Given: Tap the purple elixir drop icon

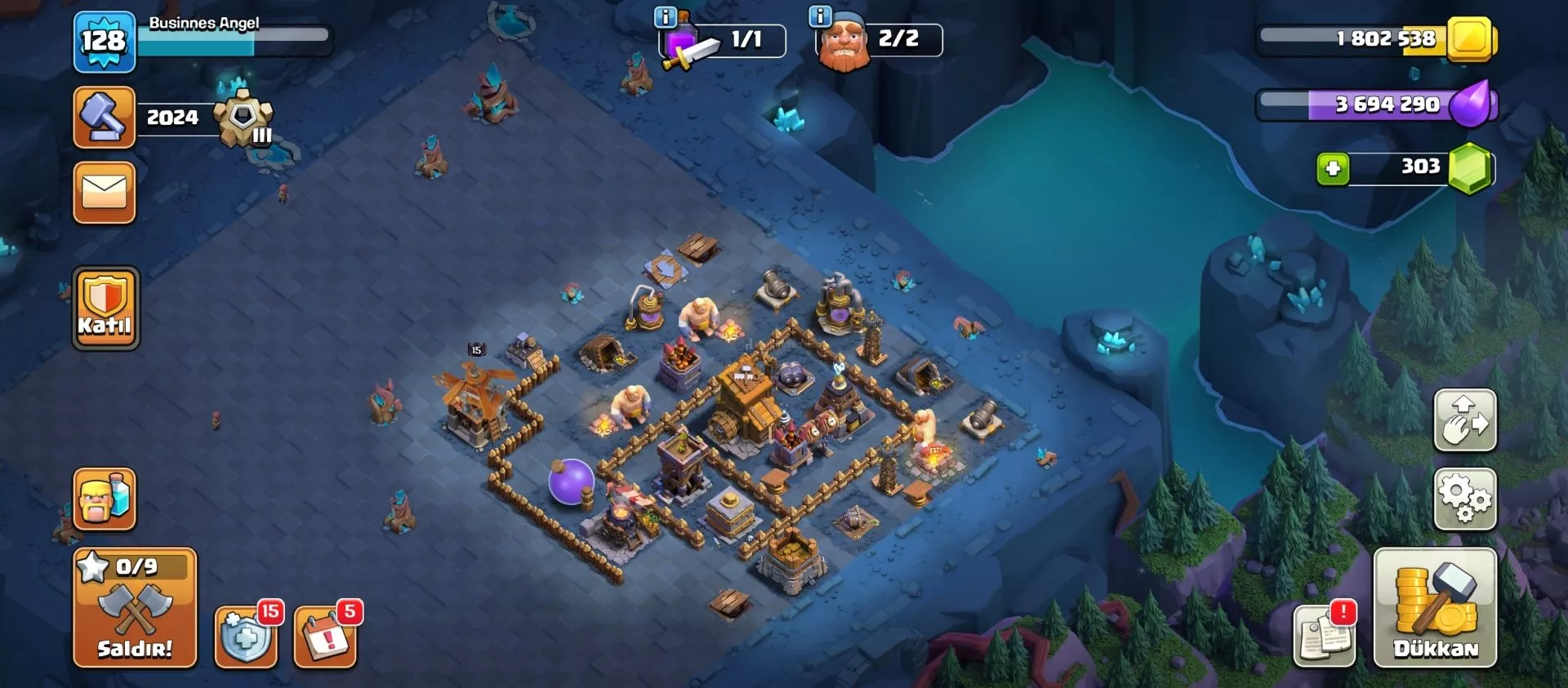Looking at the screenshot, I should (x=1472, y=104).
